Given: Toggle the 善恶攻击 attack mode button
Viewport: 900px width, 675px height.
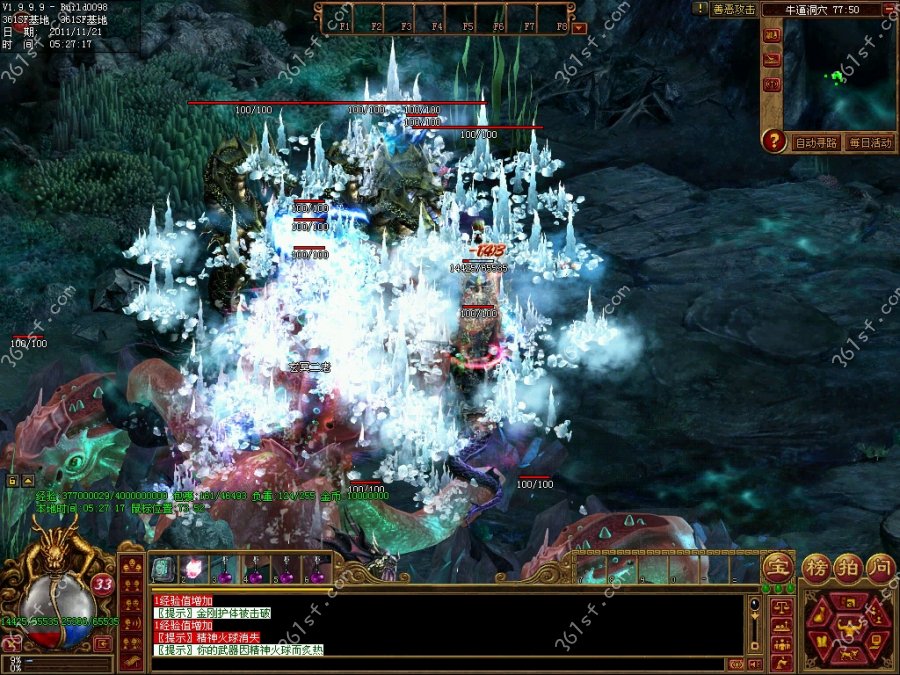Looking at the screenshot, I should [x=733, y=9].
